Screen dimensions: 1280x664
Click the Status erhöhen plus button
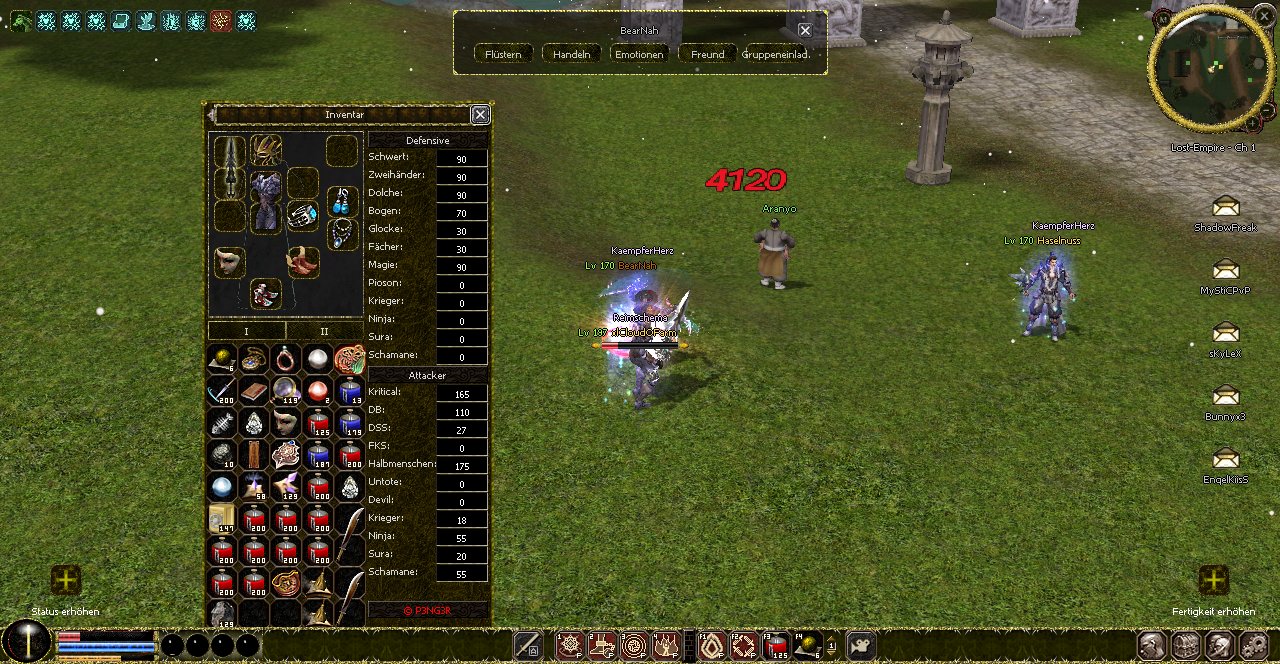click(66, 580)
